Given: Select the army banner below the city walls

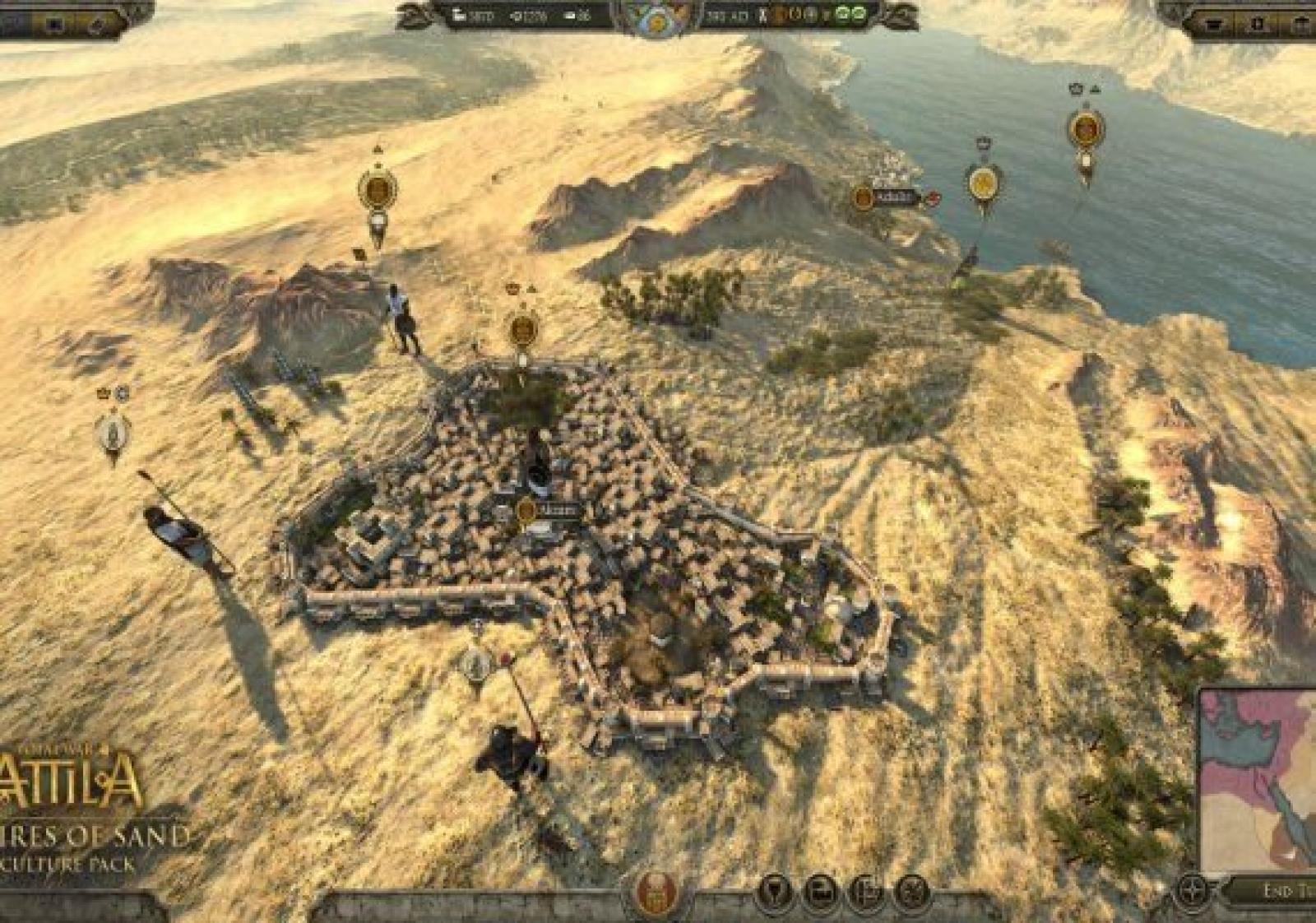Looking at the screenshot, I should [475, 663].
